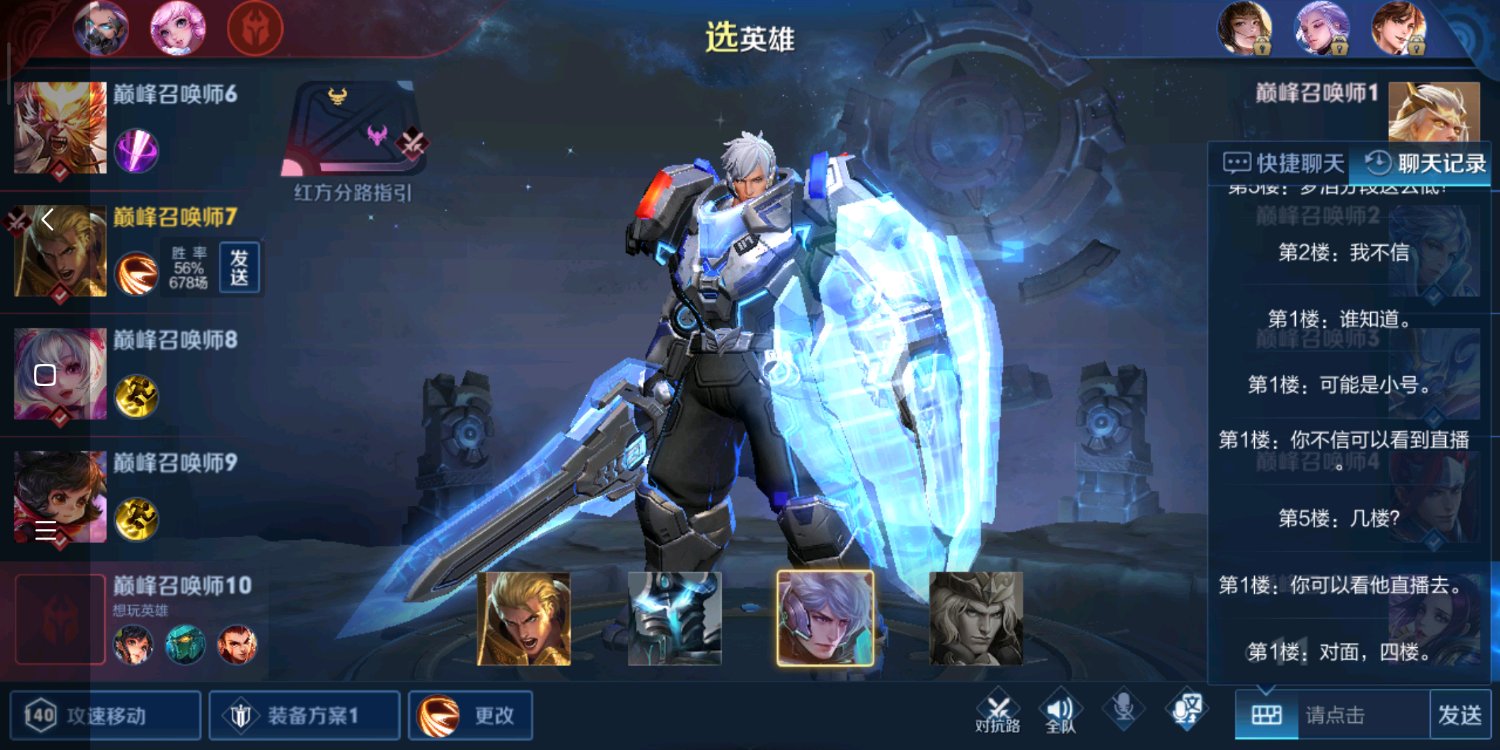This screenshot has height=750, width=1500.
Task: Open the 攻速移动 rune page selector
Action: coord(105,715)
